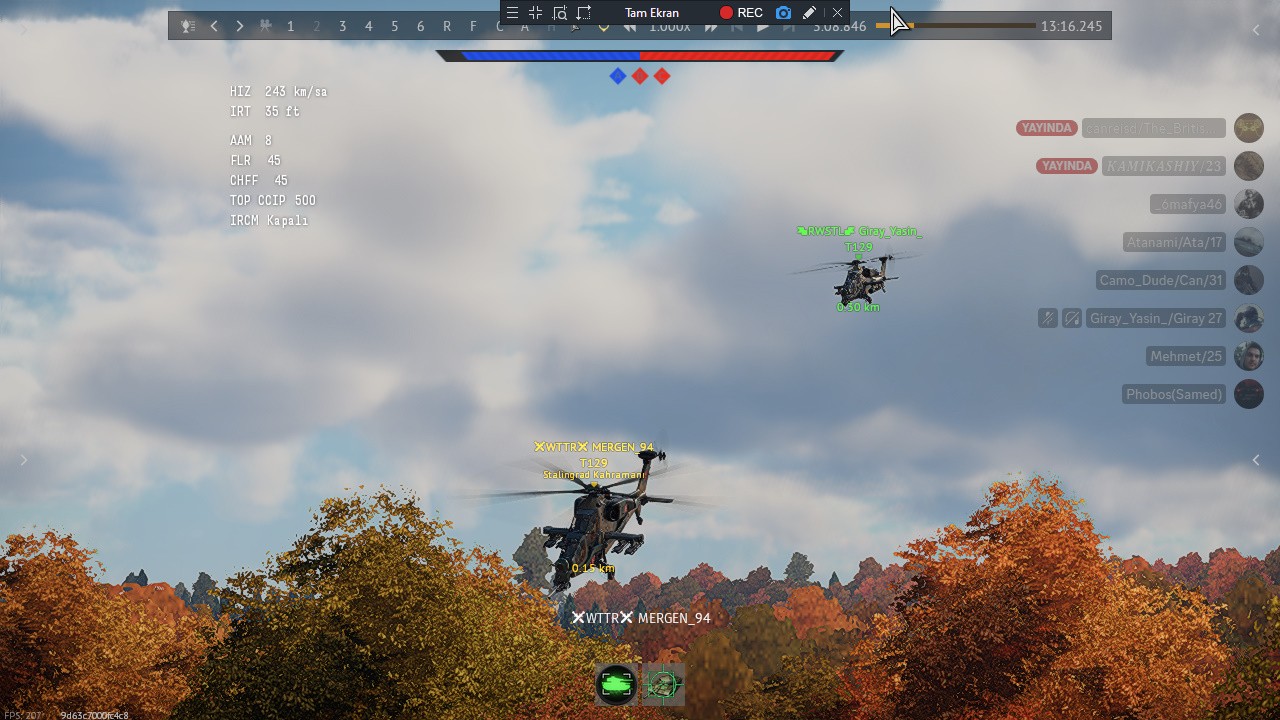Select camera view 5 in replay bar

pos(395,26)
